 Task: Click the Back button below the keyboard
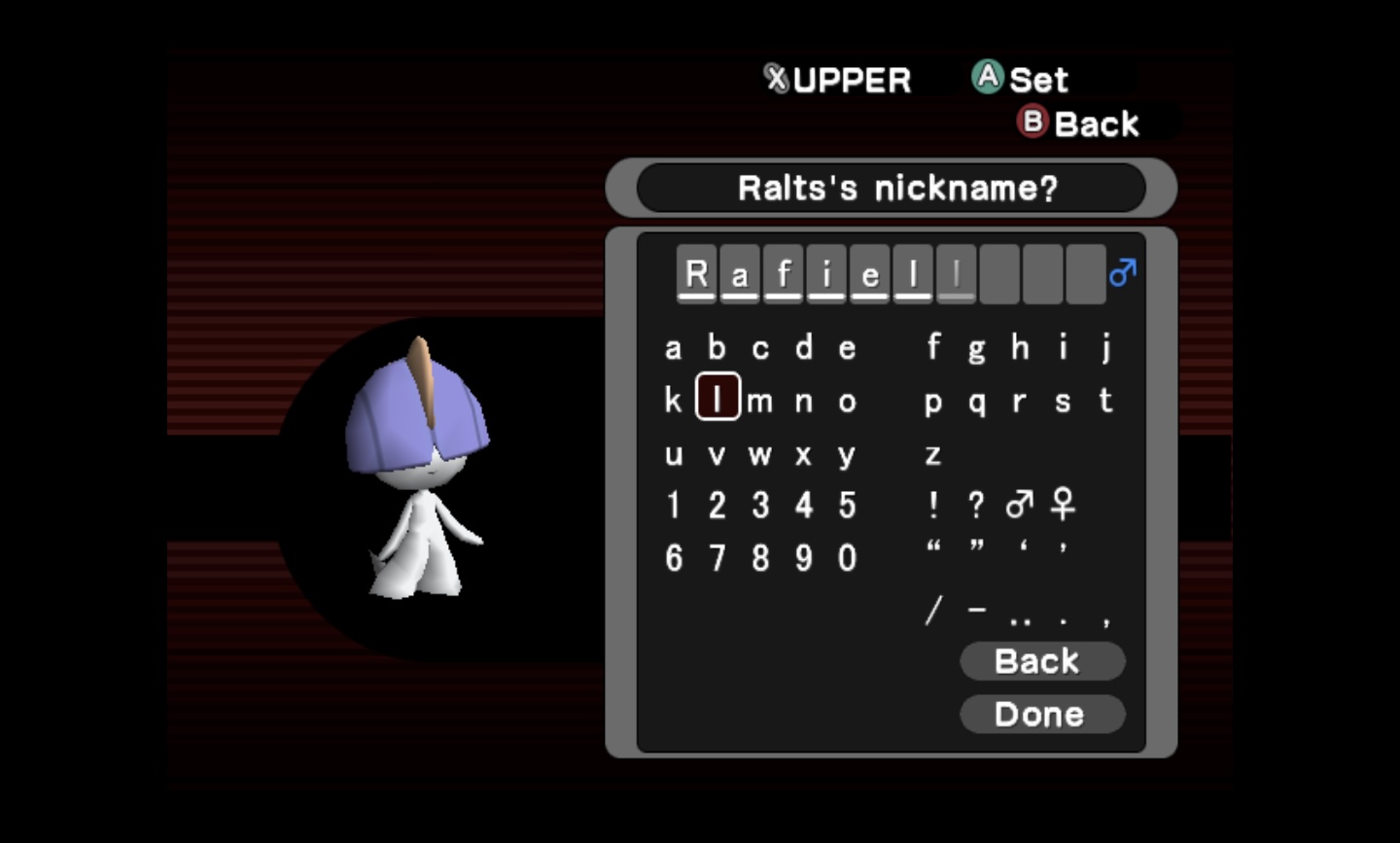[x=1041, y=661]
